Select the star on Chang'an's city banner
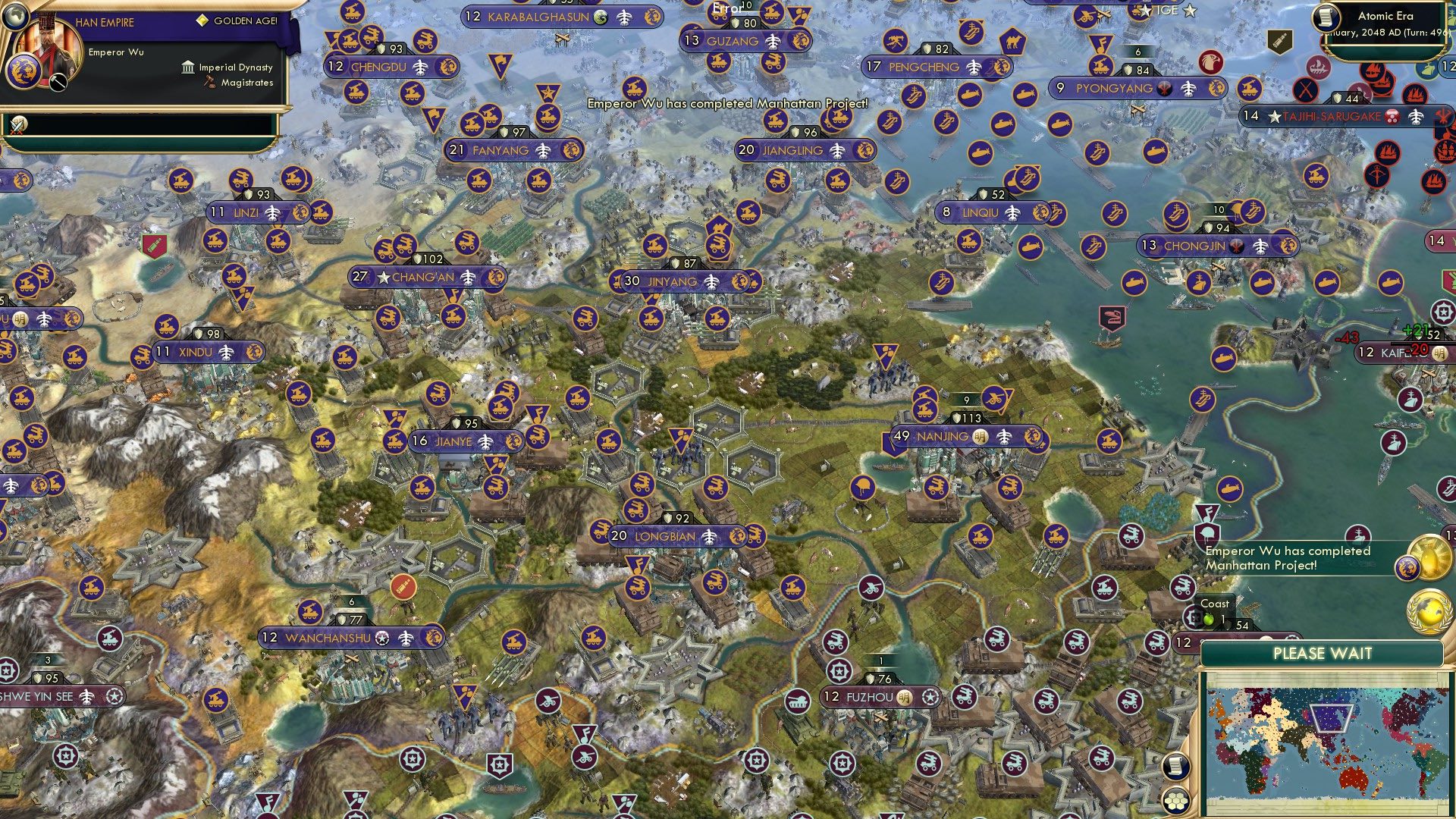Viewport: 1456px width, 819px height. [x=385, y=278]
